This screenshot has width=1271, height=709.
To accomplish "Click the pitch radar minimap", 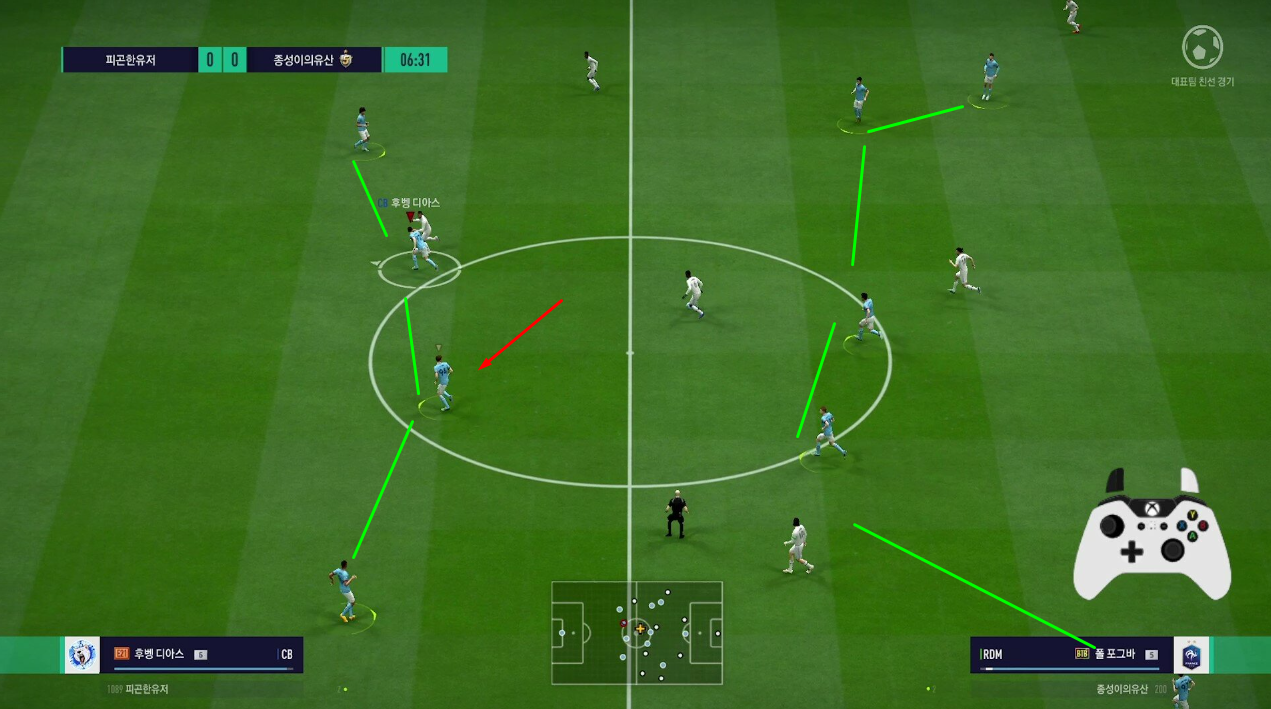I will 637,633.
